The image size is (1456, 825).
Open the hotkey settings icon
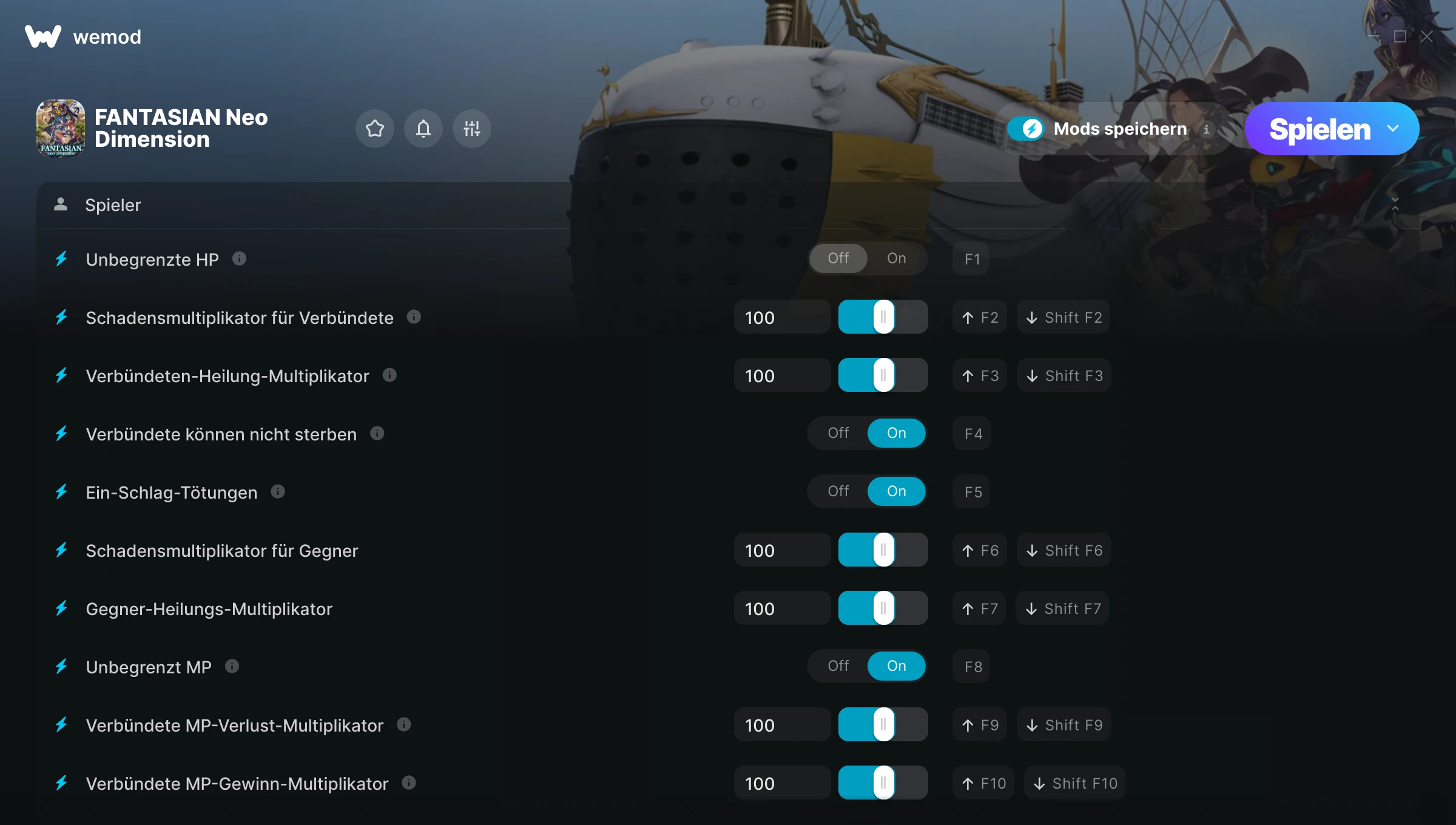471,129
